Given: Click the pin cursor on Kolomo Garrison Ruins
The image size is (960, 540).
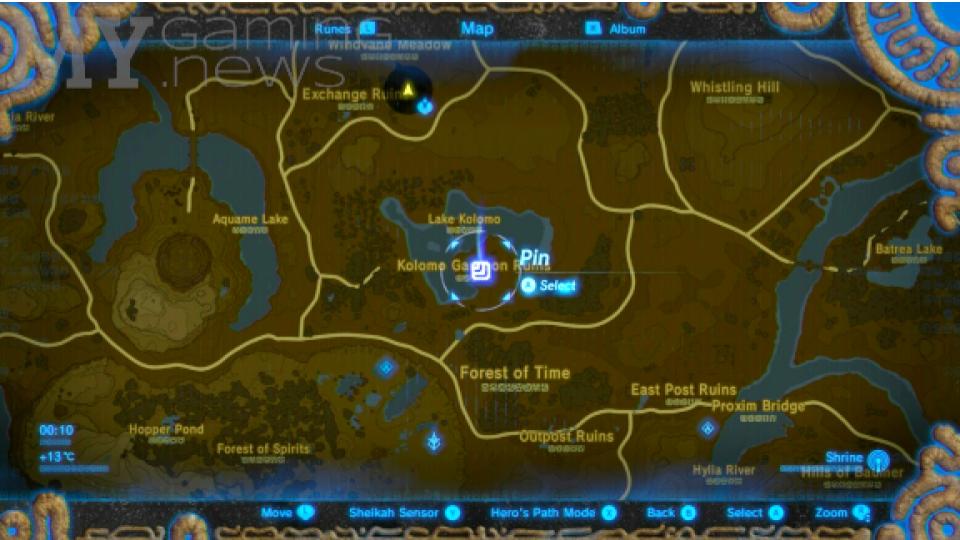Looking at the screenshot, I should [482, 271].
